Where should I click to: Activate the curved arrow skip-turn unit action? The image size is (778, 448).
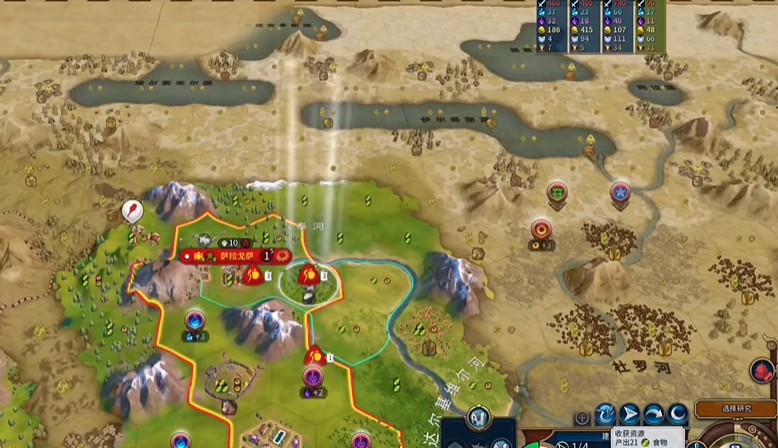(654, 414)
